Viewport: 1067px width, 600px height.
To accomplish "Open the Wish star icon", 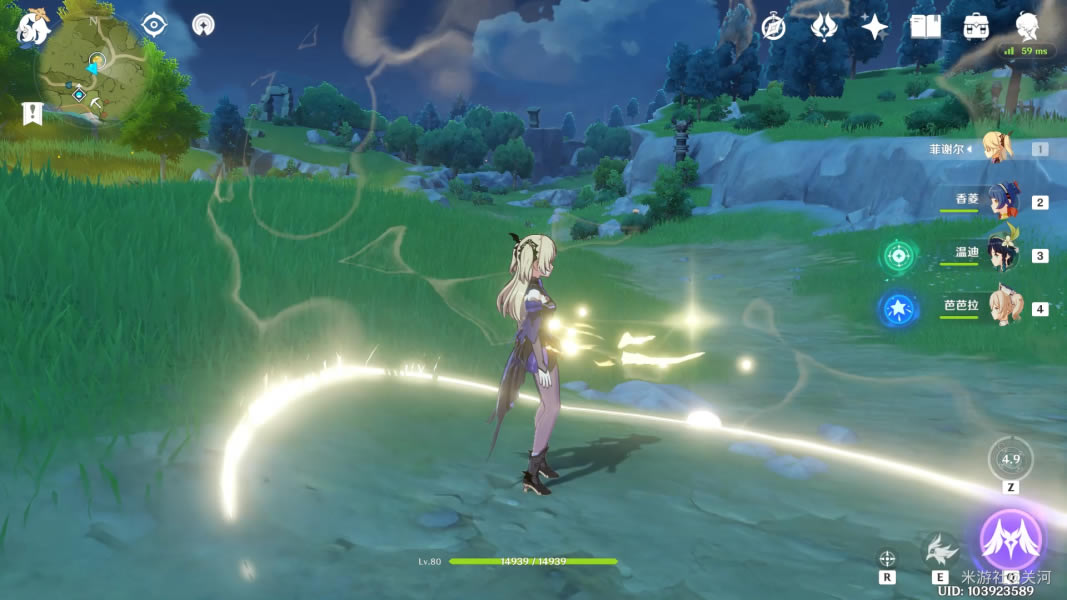I will tap(875, 27).
